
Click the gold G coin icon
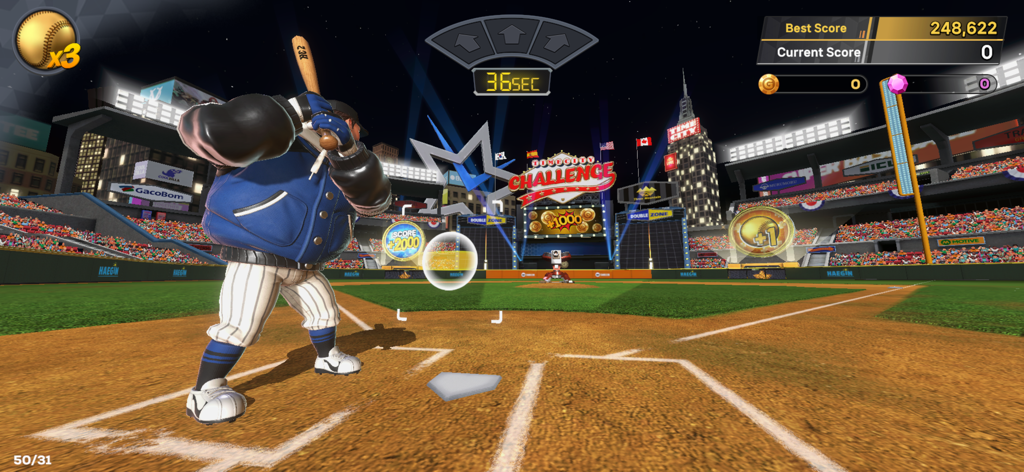click(769, 83)
